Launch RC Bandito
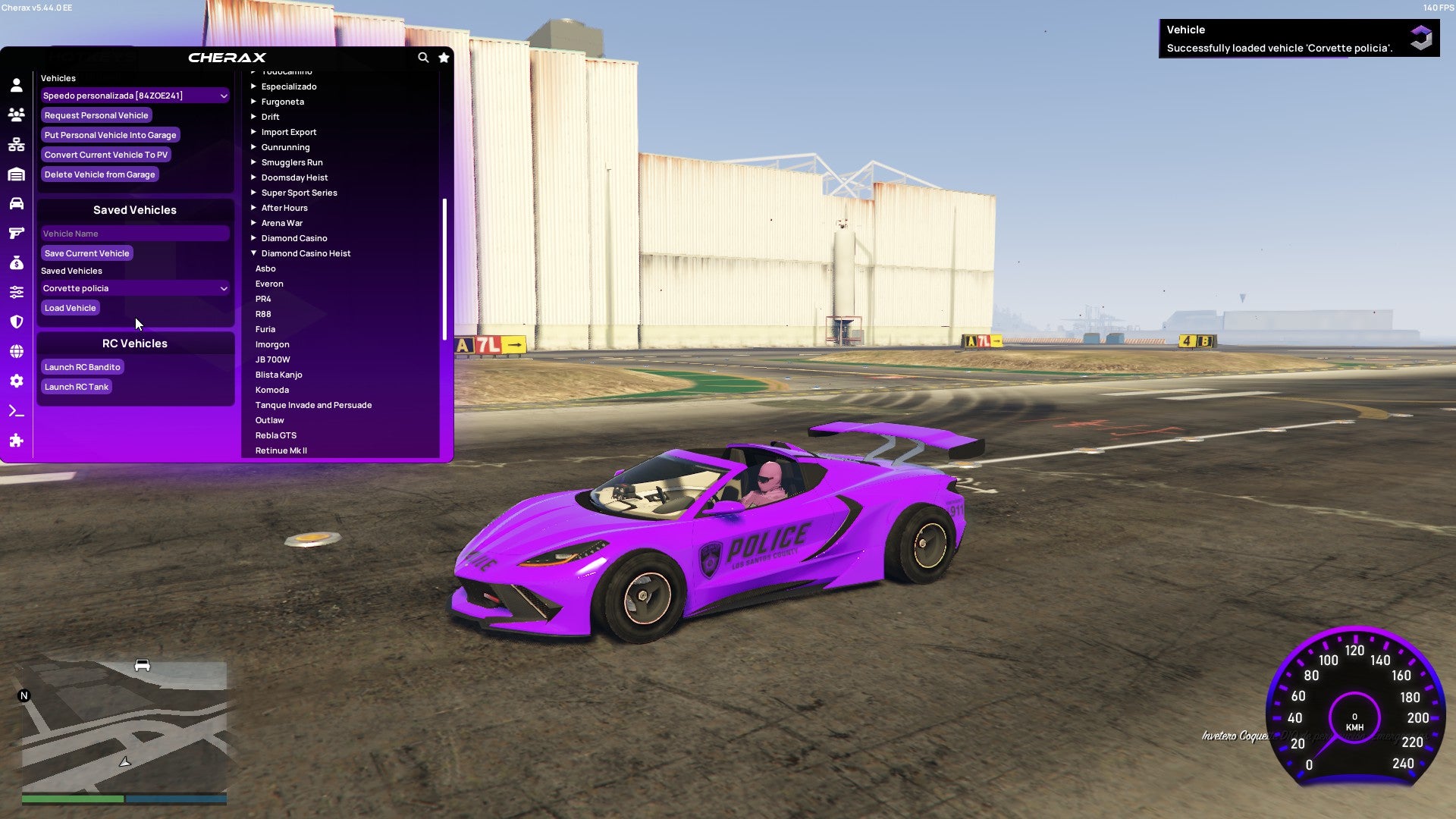The width and height of the screenshot is (1456, 819). [x=83, y=366]
